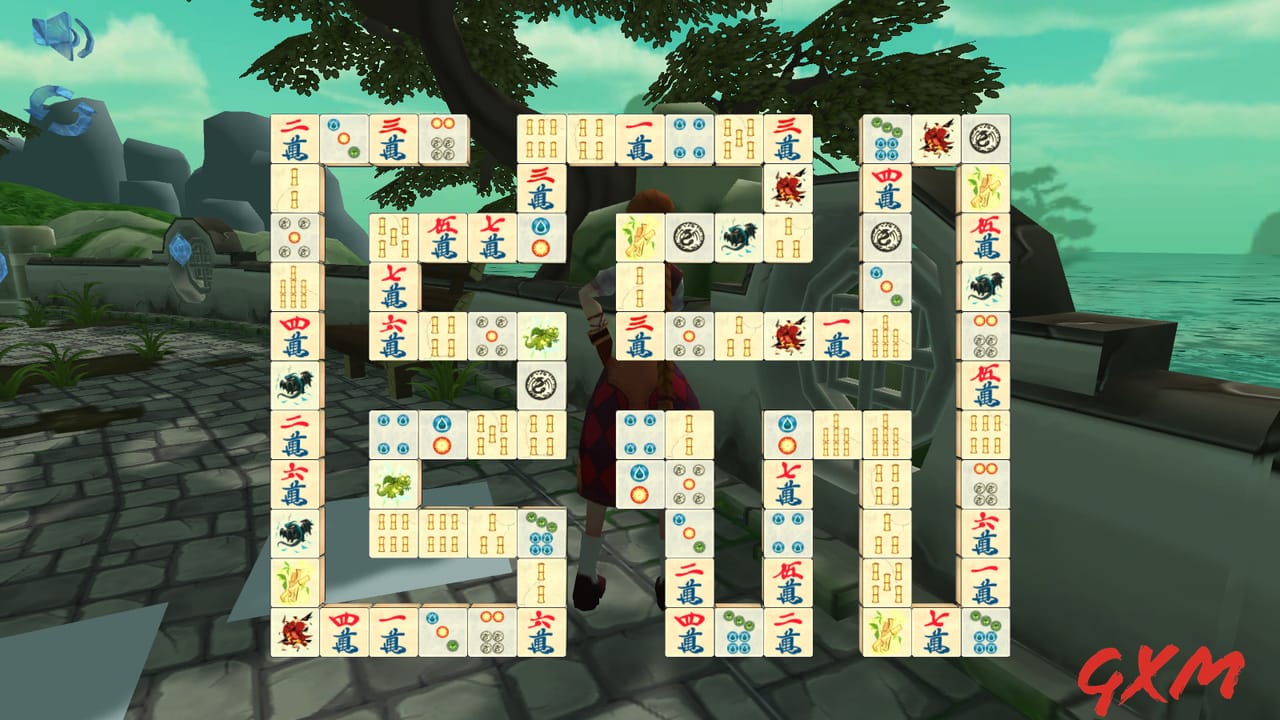Select the black dragon medallion tile on right column
The image size is (1280, 720).
[984, 138]
